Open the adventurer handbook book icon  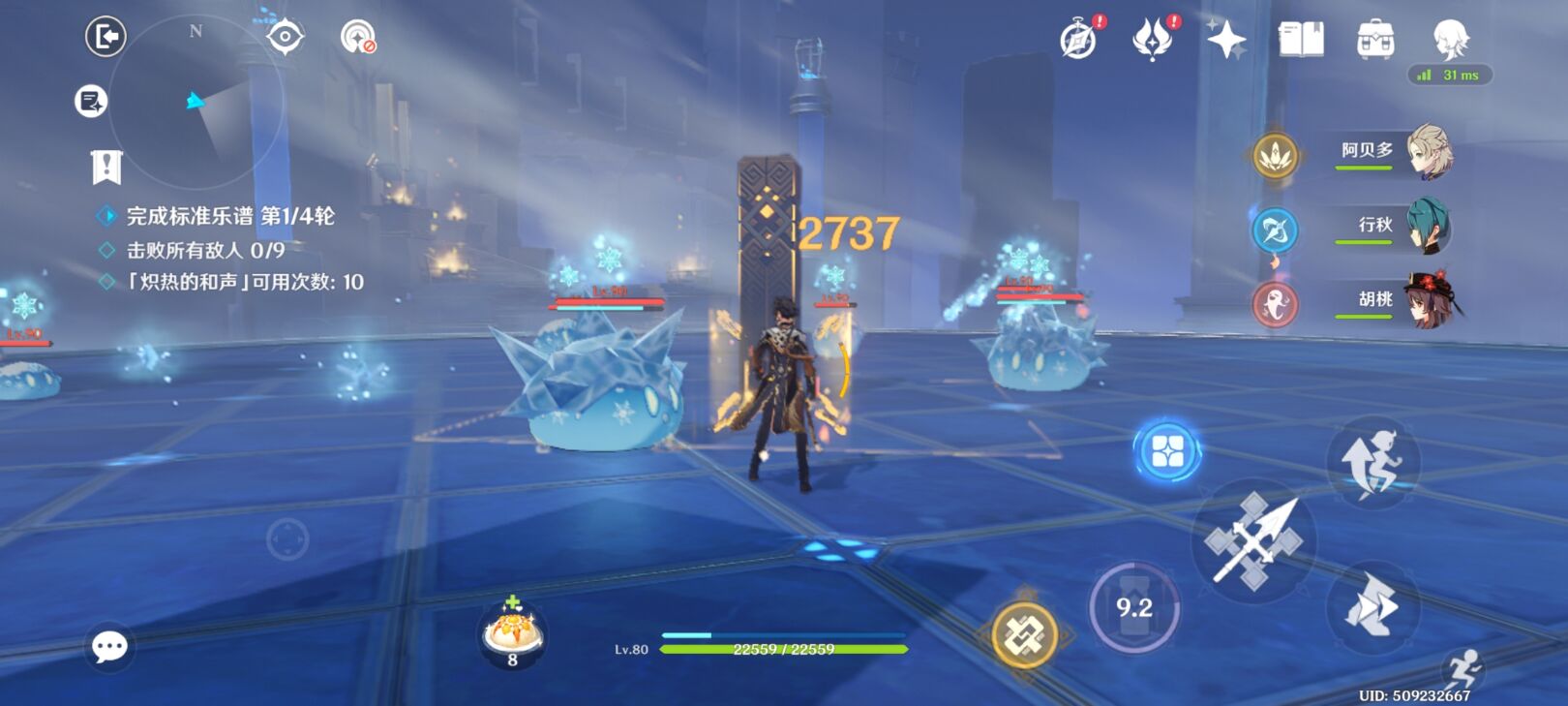pyautogui.click(x=1301, y=40)
